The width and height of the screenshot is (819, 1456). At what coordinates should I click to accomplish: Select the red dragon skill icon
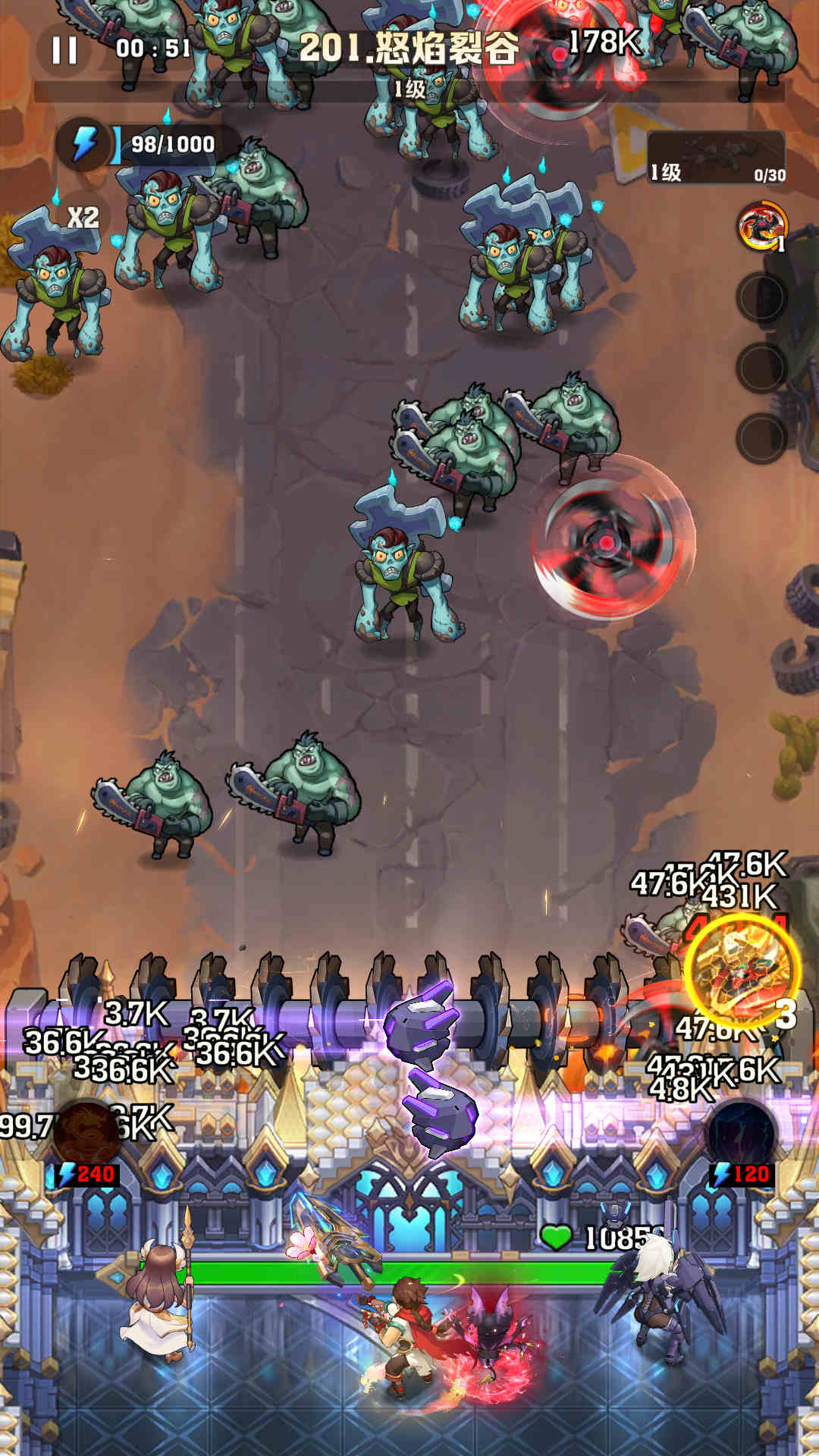click(x=761, y=227)
